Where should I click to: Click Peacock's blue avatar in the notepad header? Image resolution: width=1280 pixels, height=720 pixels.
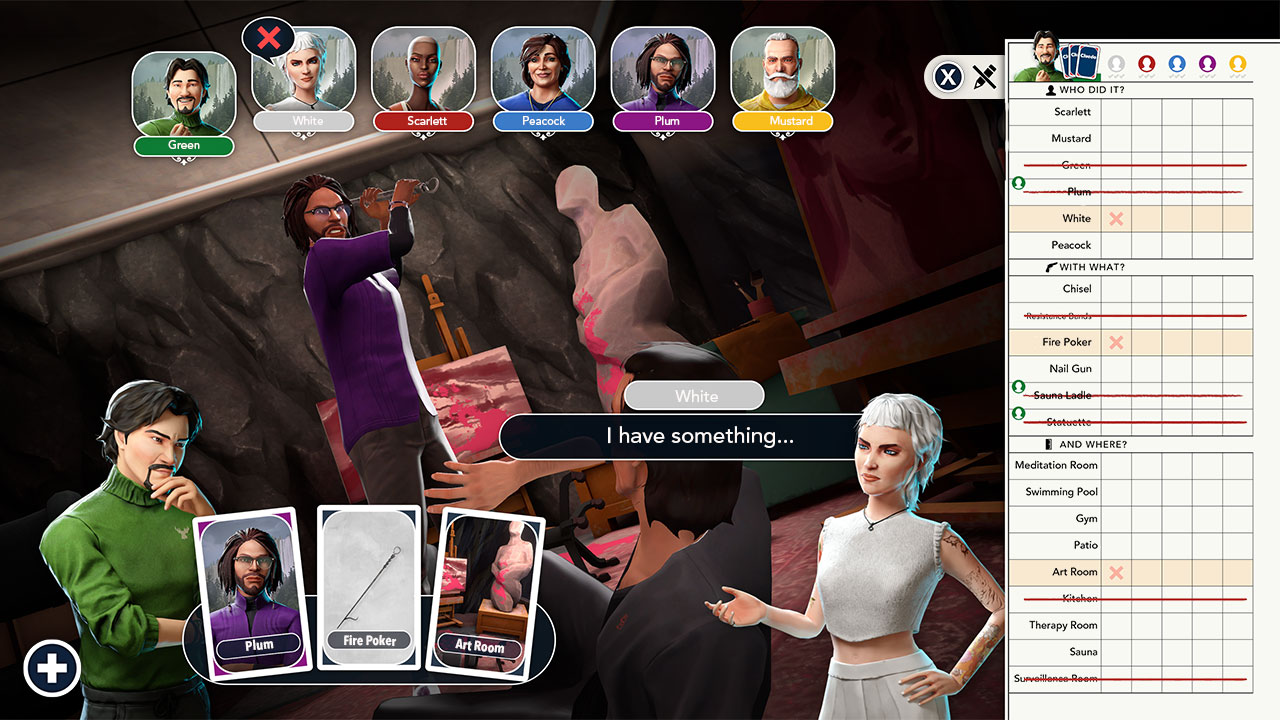tap(1177, 64)
